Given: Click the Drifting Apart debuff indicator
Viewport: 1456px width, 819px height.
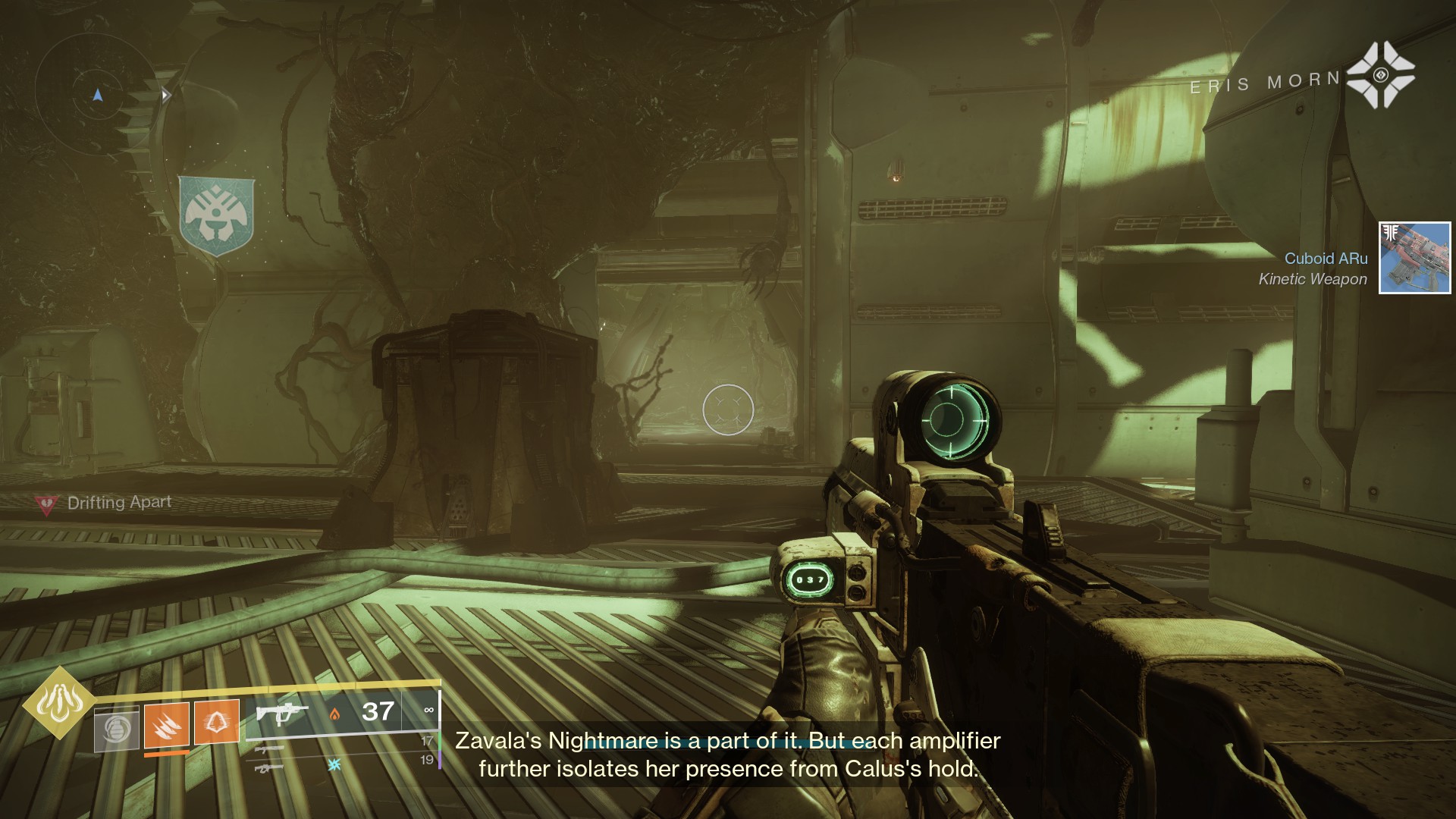Looking at the screenshot, I should click(x=105, y=504).
